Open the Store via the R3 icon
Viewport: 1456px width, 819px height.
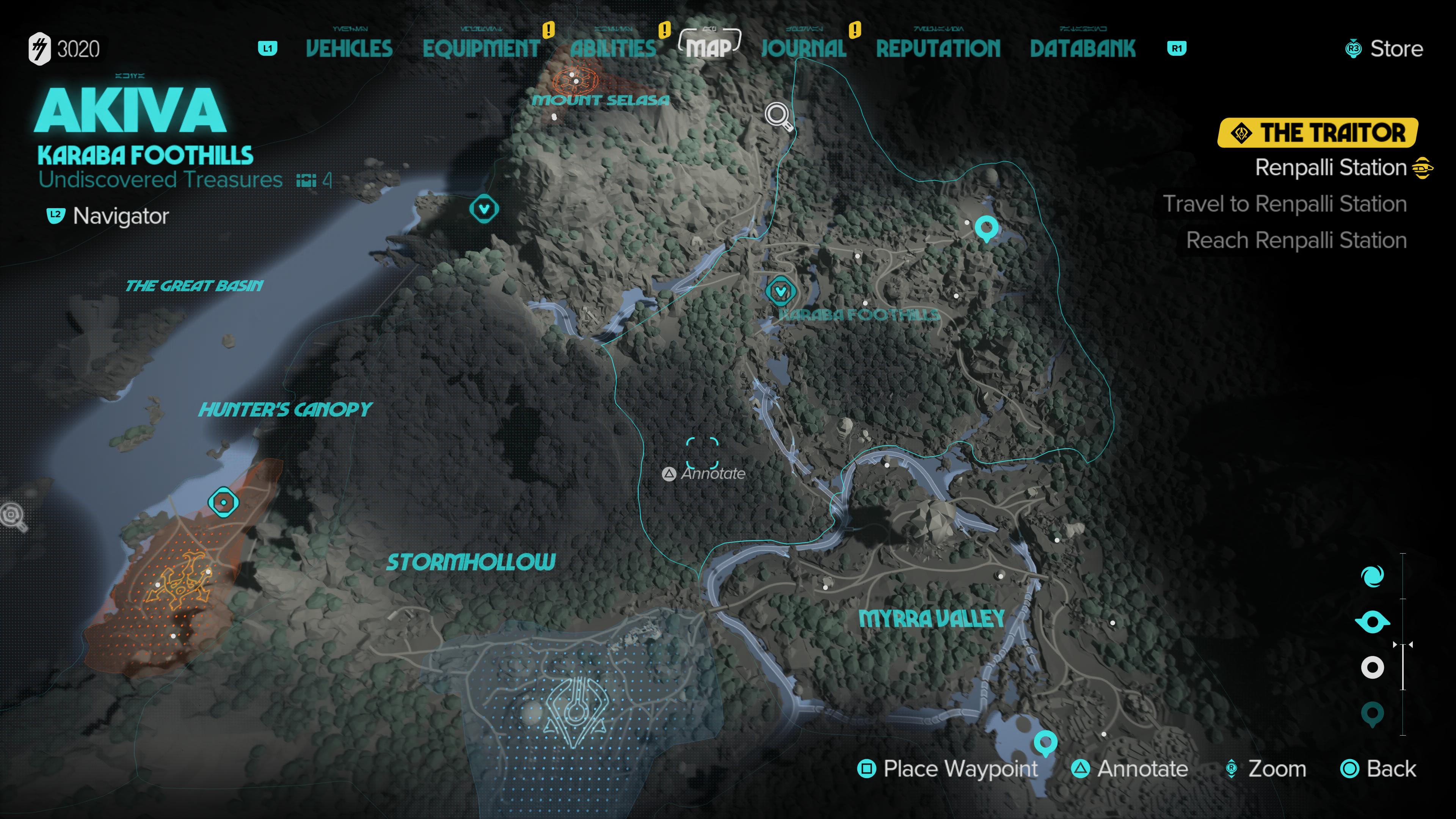[1352, 49]
